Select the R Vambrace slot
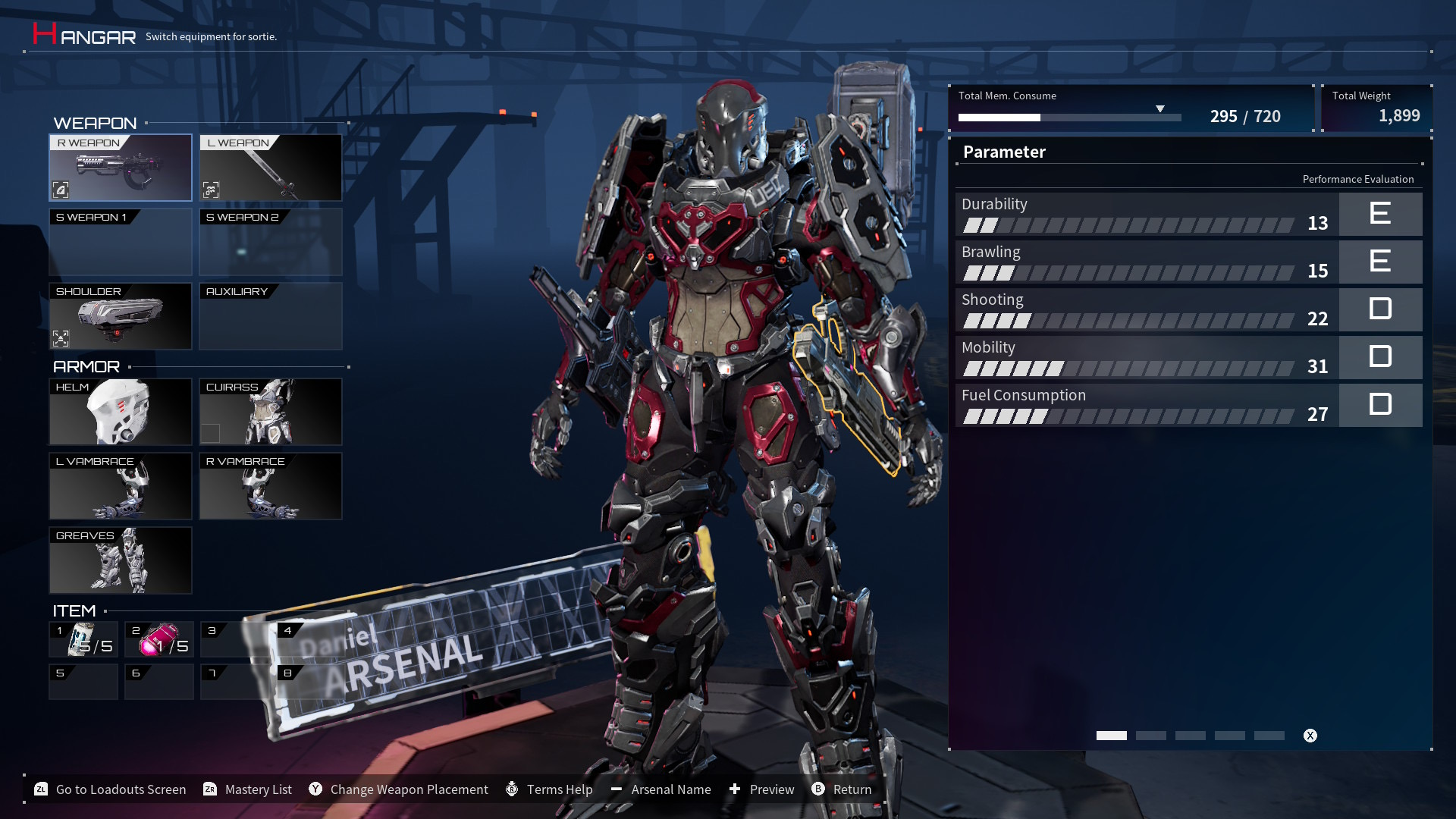 pyautogui.click(x=271, y=486)
